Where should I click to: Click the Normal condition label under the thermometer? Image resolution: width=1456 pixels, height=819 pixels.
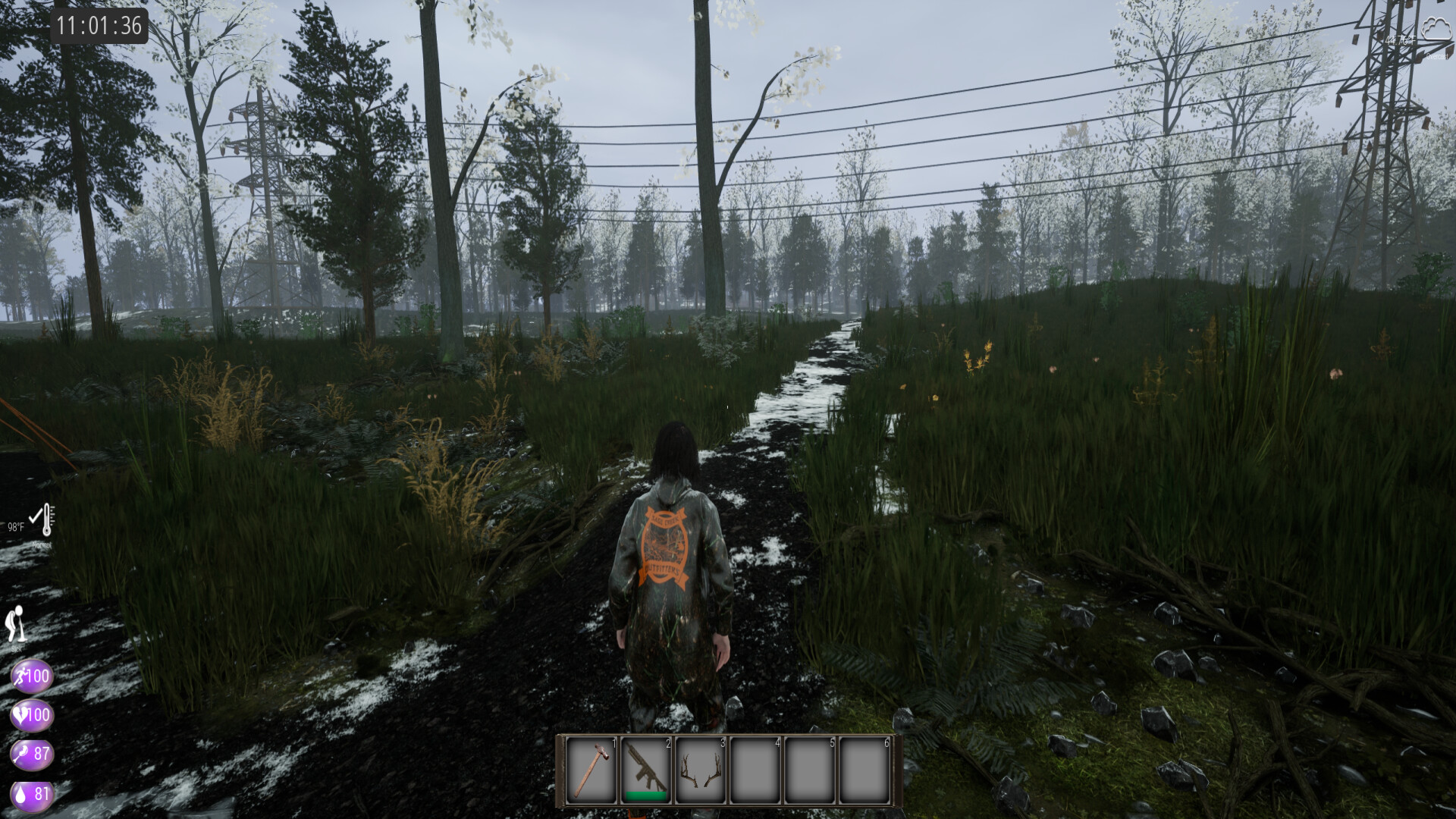(42, 544)
